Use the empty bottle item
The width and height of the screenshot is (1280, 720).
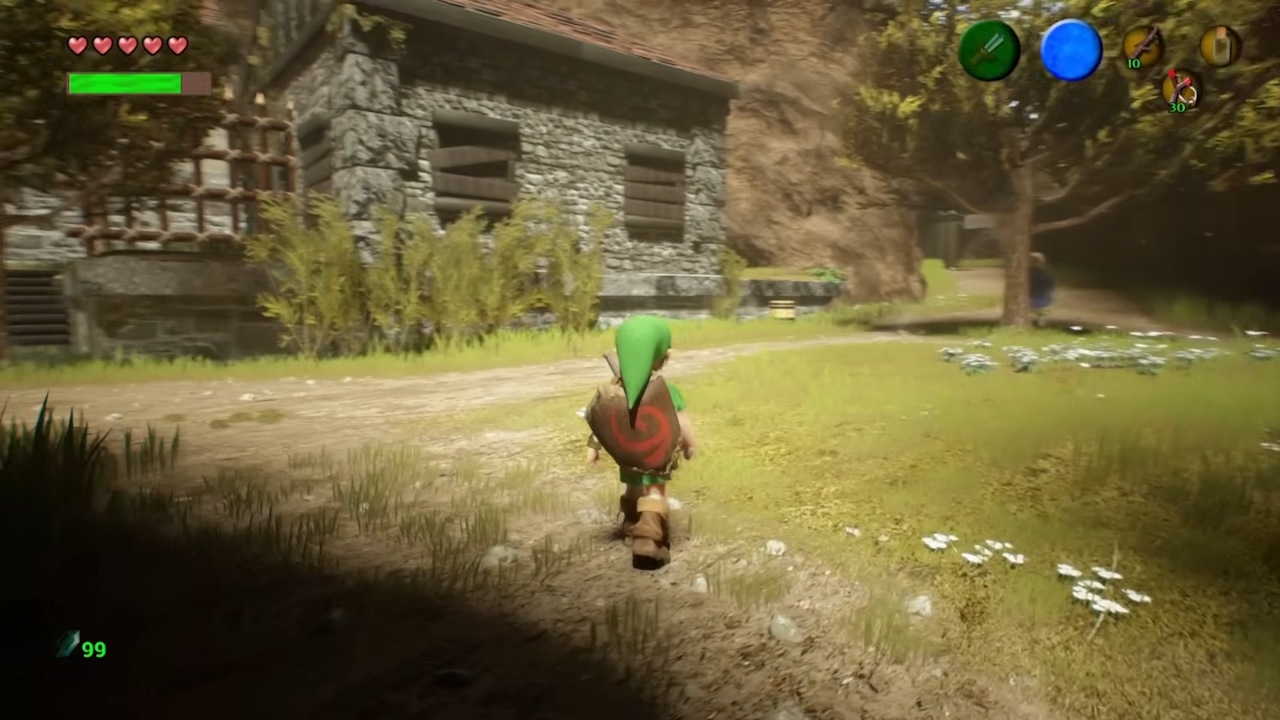[1220, 46]
